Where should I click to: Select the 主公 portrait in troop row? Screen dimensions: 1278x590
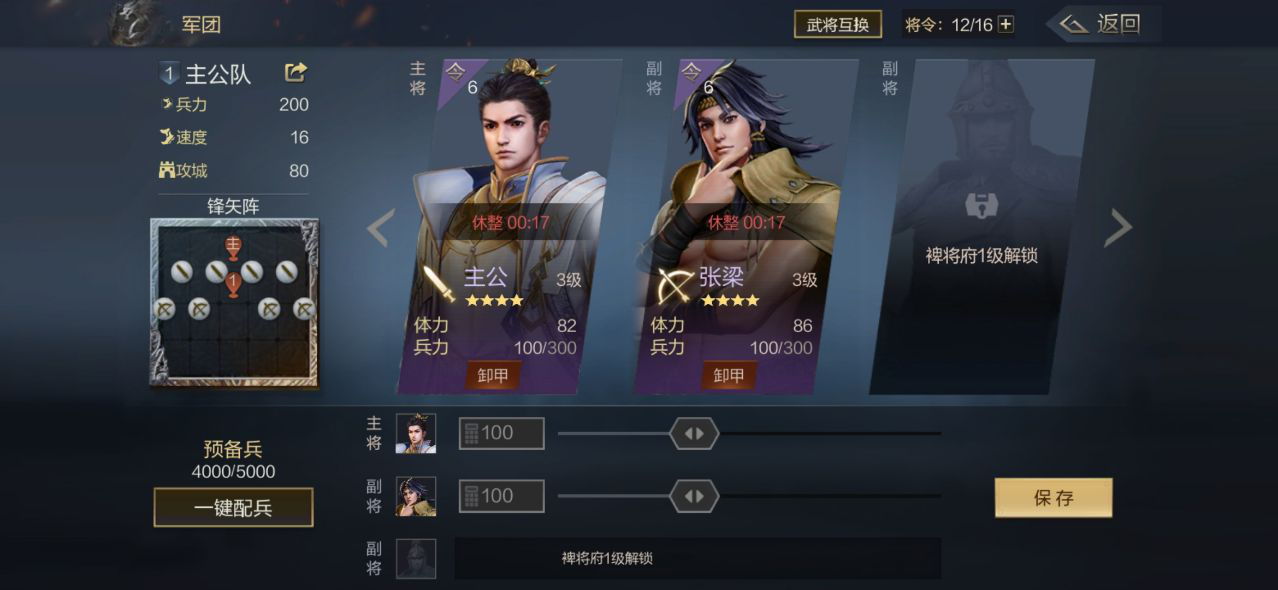(416, 433)
